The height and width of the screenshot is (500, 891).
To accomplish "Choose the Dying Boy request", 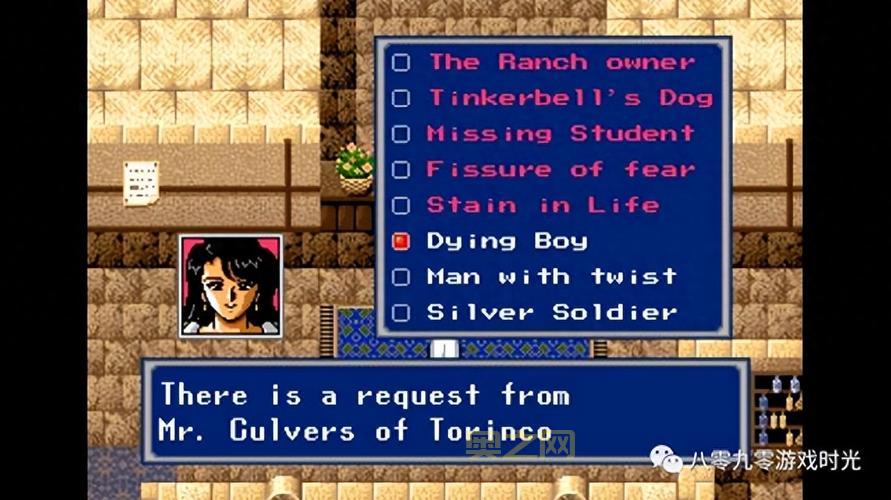I will 506,241.
